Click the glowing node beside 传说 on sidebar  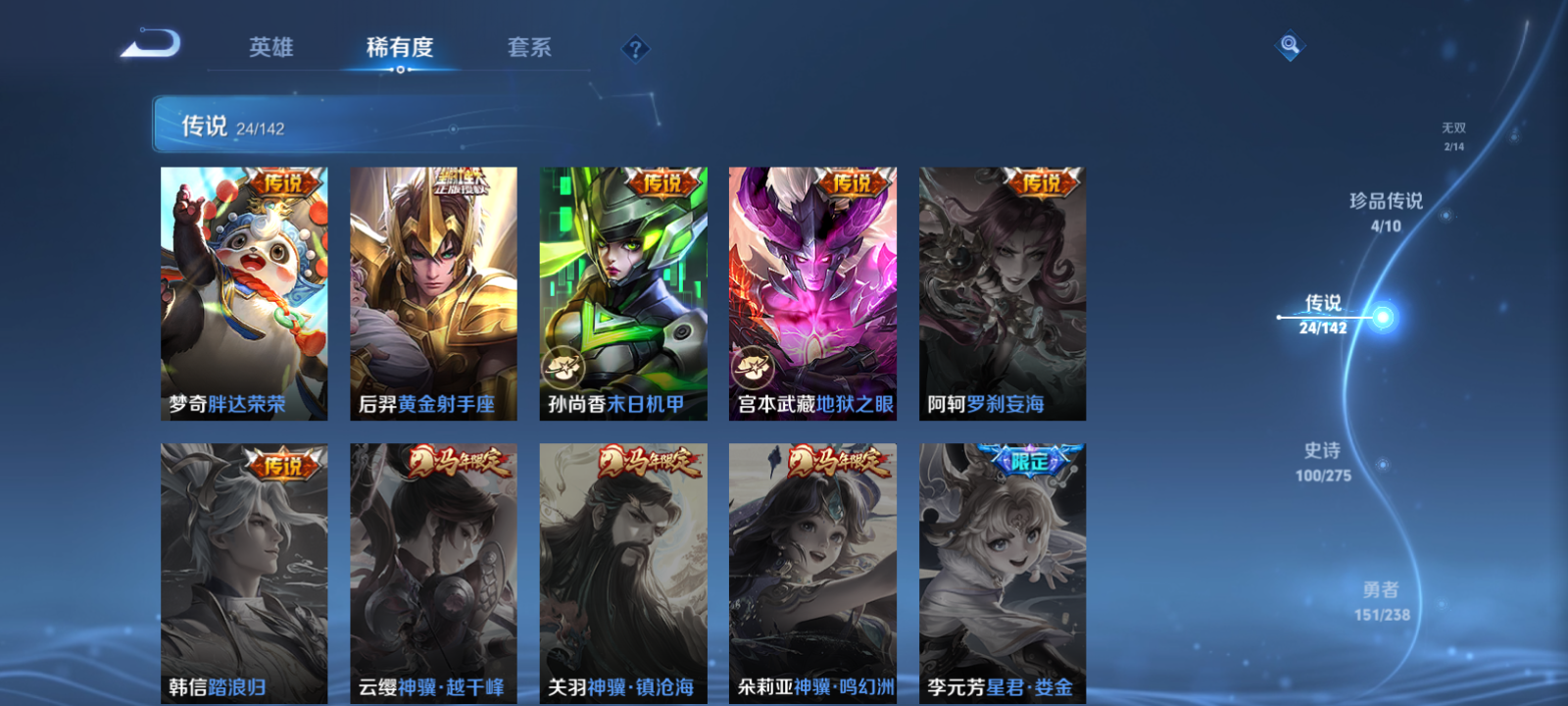(x=1384, y=317)
